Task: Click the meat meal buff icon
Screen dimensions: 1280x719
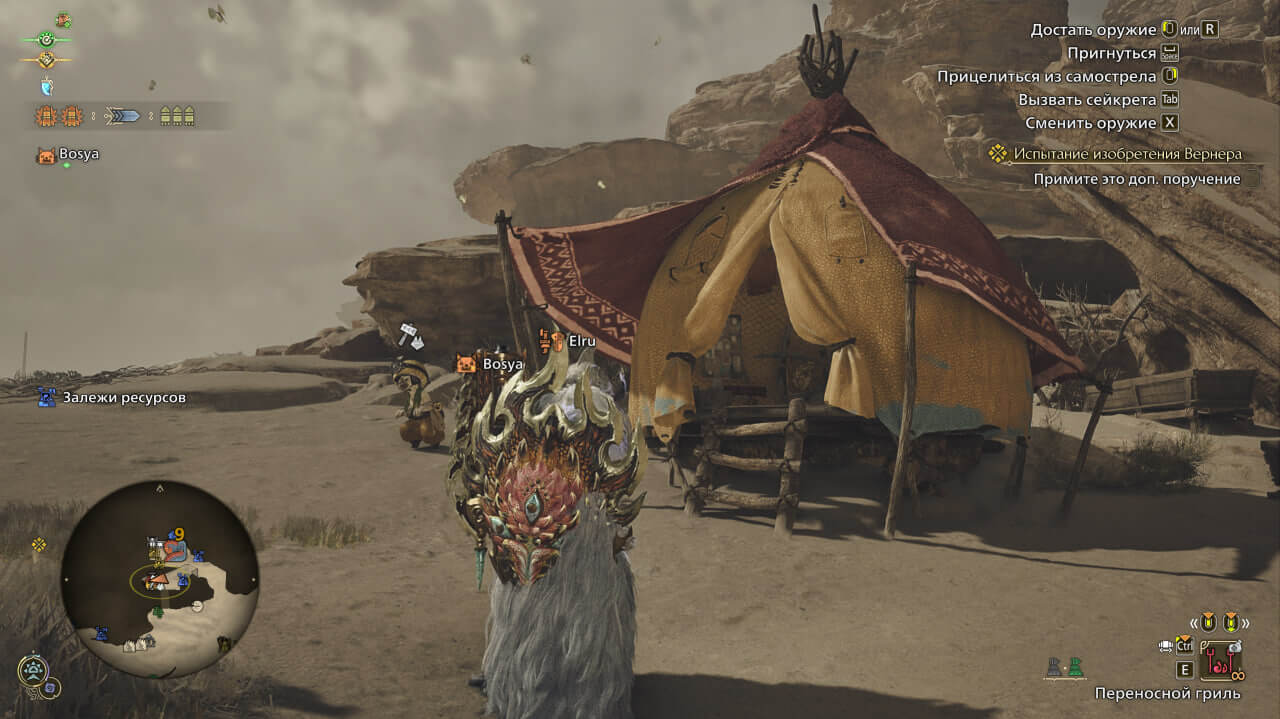Action: point(63,19)
